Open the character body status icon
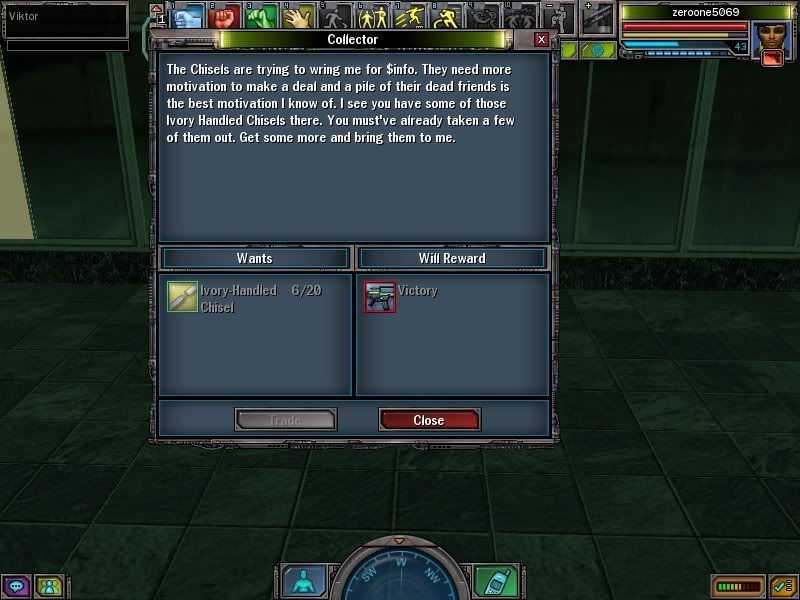The height and width of the screenshot is (600, 800). pyautogui.click(x=300, y=580)
